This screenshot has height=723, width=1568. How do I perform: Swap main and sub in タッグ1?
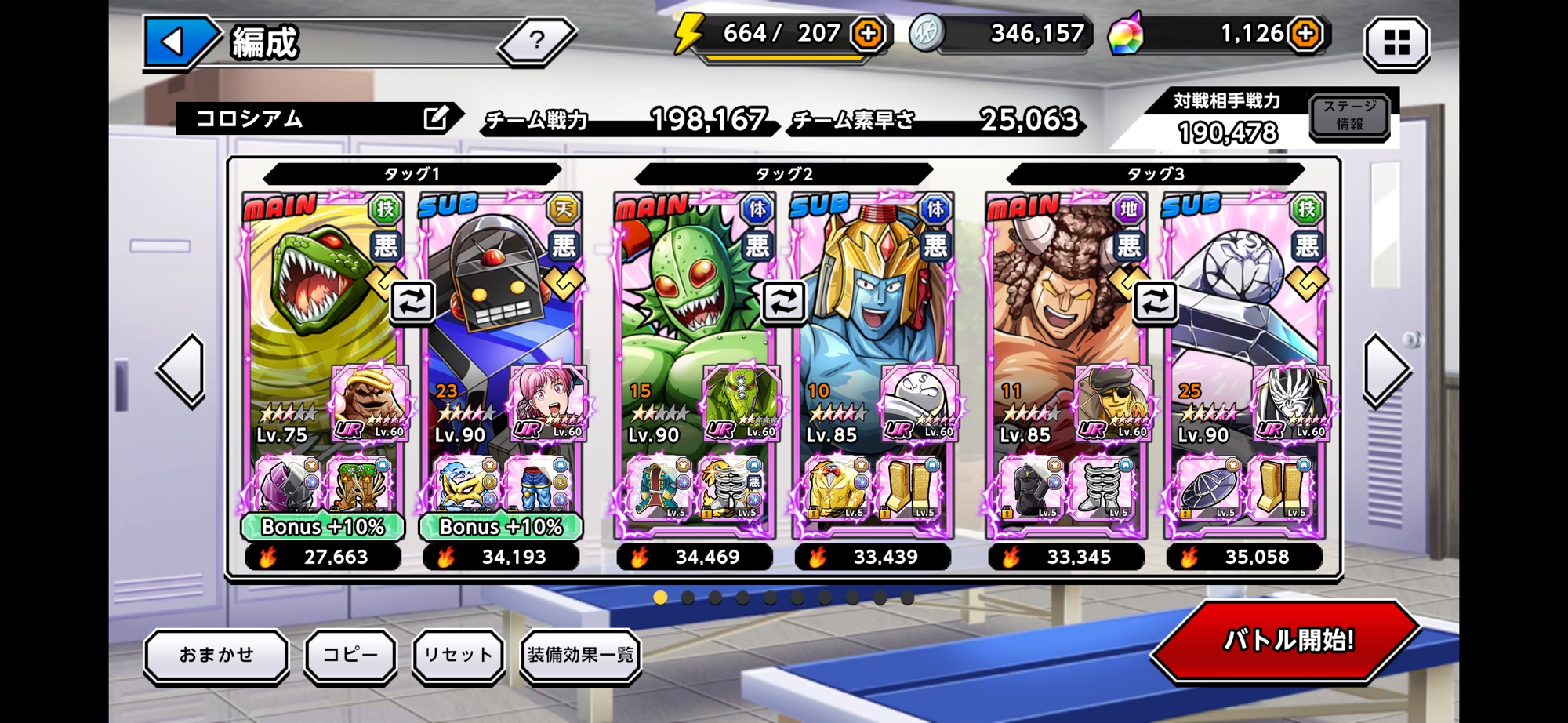tap(412, 301)
